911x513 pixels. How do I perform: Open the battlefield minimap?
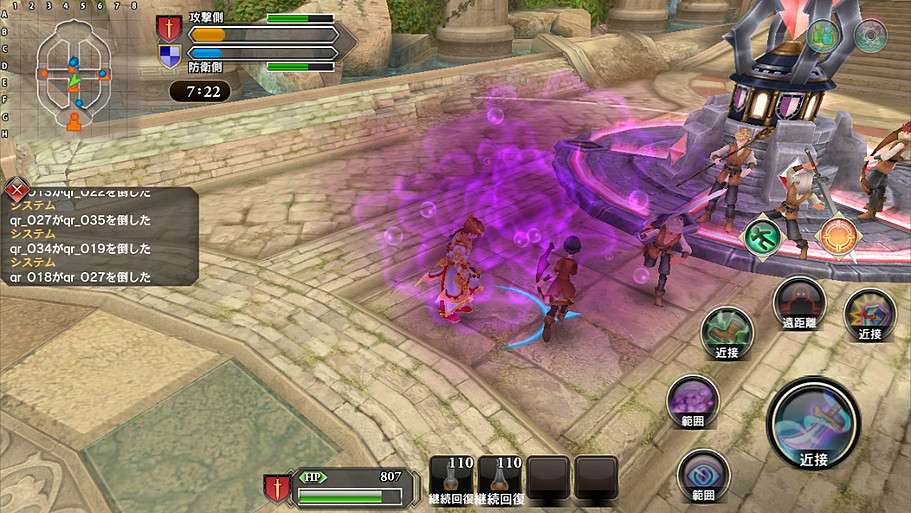point(74,75)
